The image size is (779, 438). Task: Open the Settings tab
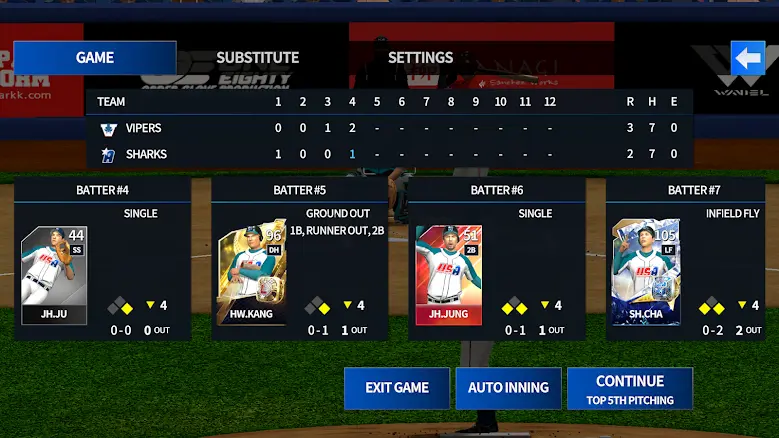point(420,58)
